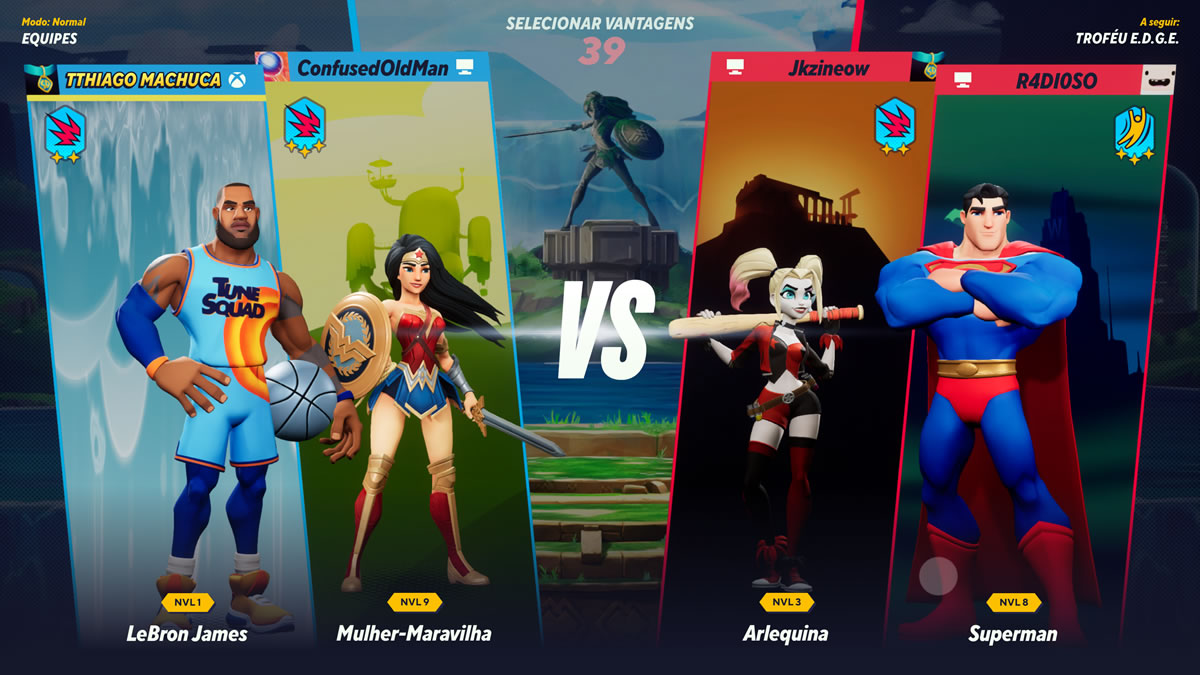Inspect the class badge on LeBron James's card
1200x675 pixels.
click(x=65, y=136)
